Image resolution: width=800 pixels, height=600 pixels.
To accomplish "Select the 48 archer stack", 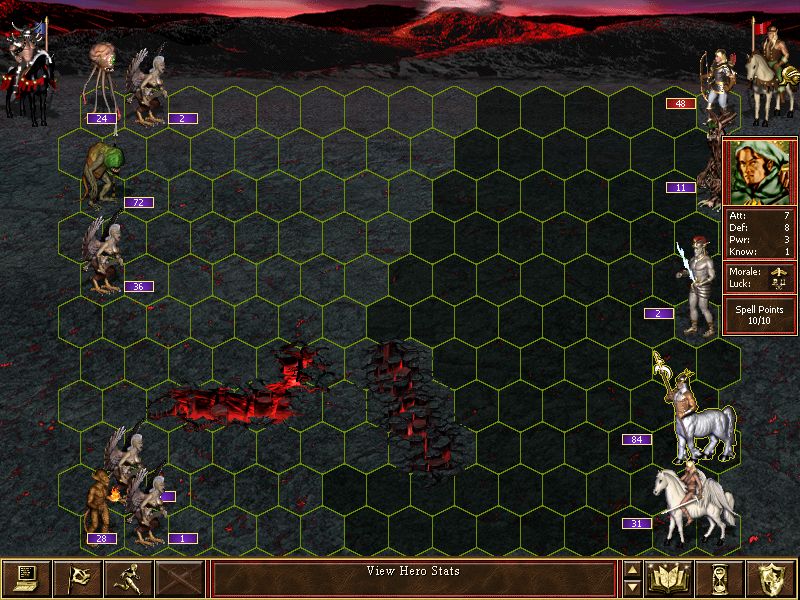I will coord(714,82).
